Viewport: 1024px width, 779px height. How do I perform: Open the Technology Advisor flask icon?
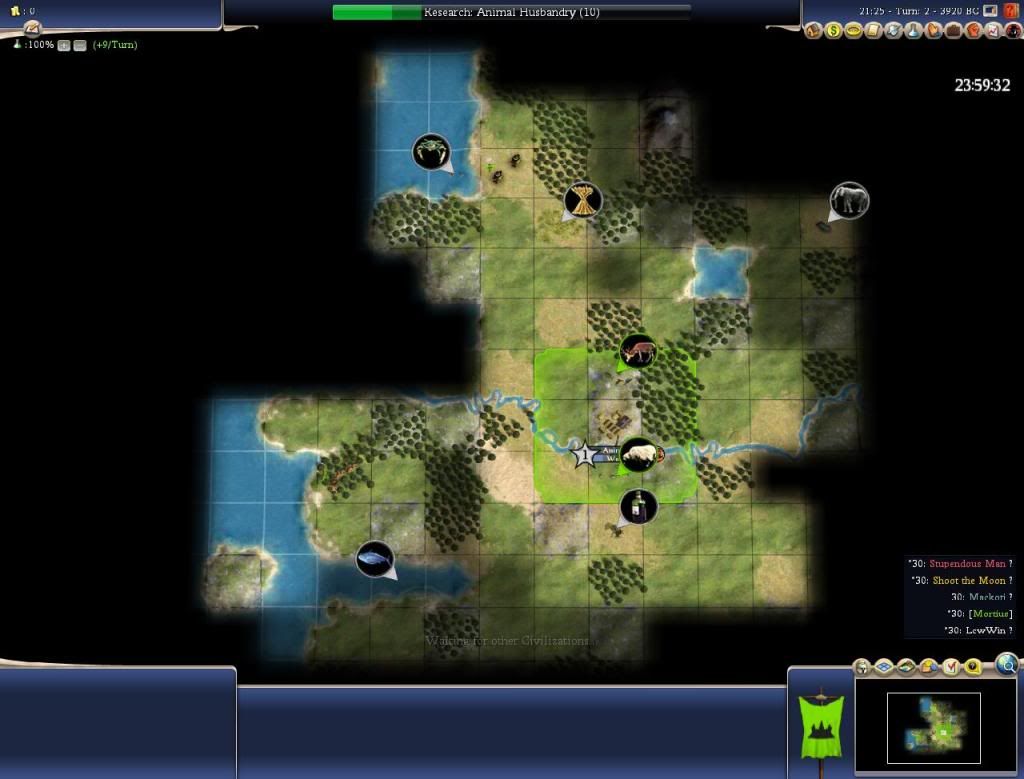click(914, 31)
